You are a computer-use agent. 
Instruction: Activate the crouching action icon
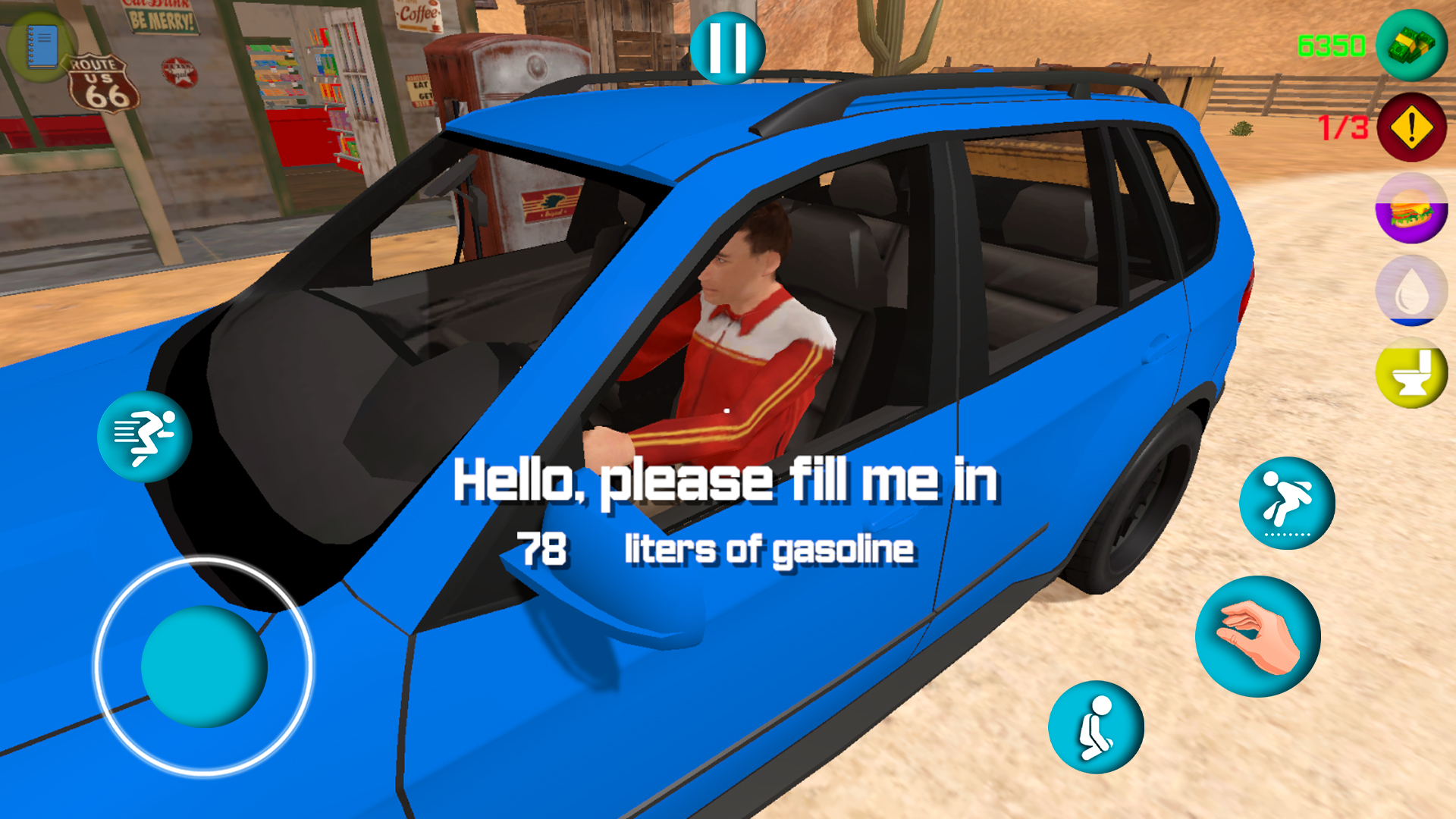1095,726
